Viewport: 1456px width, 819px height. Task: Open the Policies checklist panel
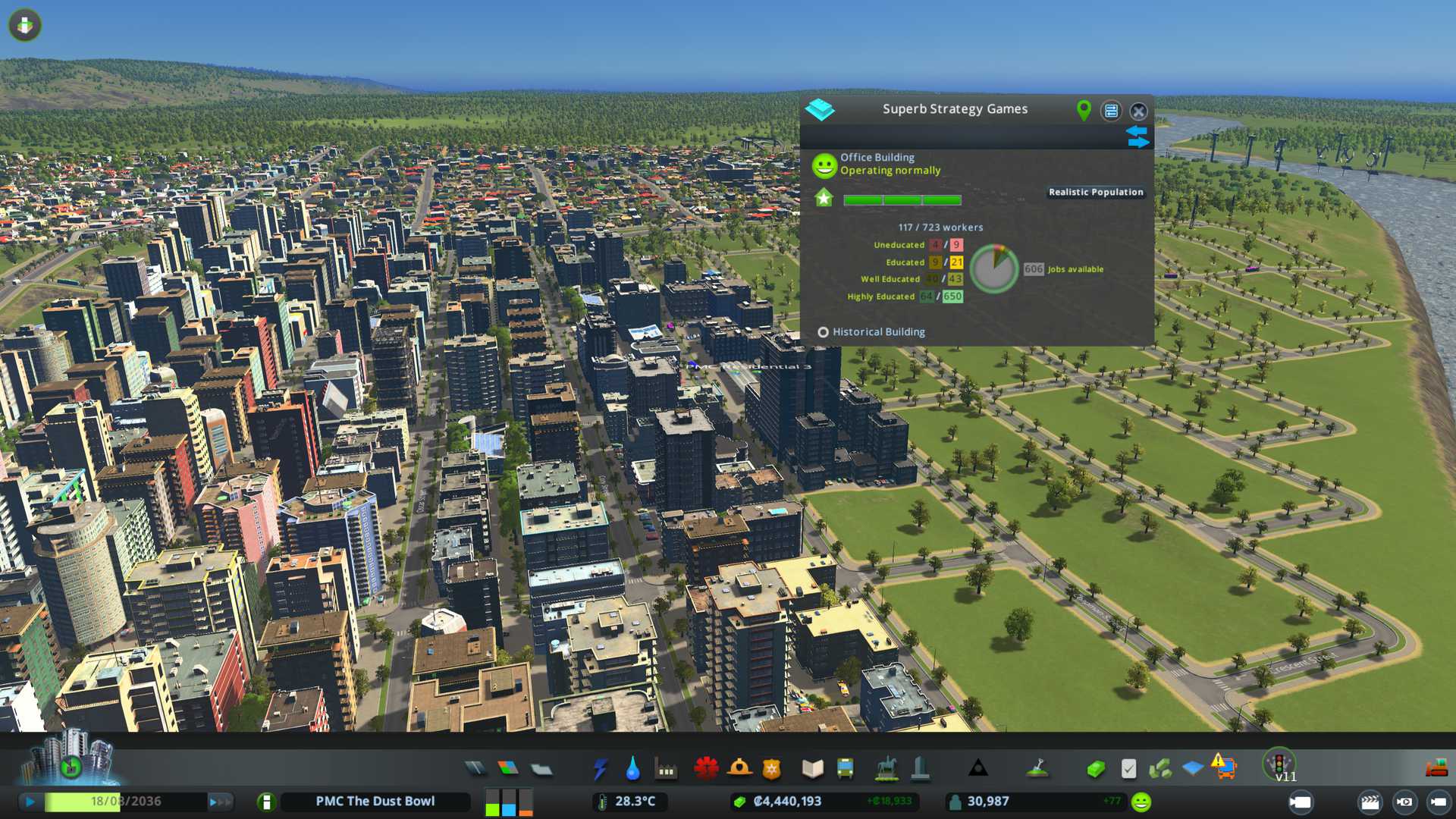click(x=1128, y=769)
